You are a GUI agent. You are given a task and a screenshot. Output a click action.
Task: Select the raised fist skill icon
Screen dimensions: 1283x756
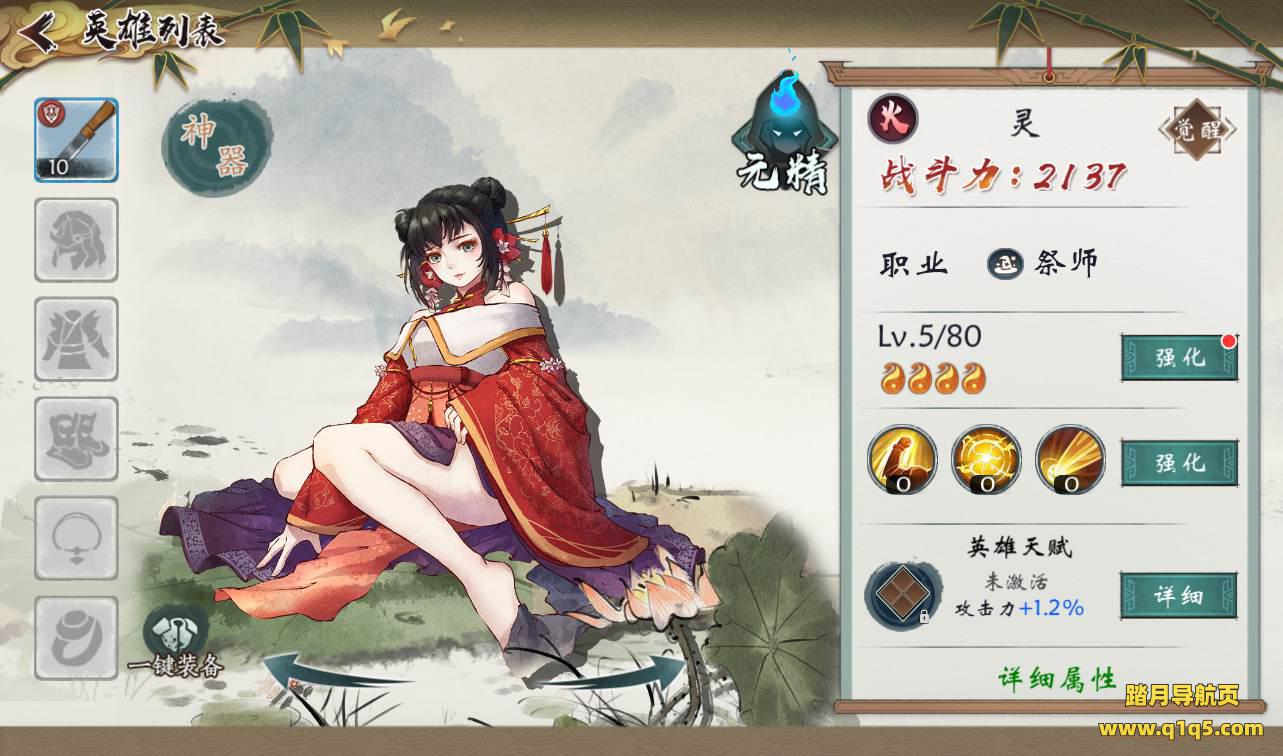coord(902,459)
